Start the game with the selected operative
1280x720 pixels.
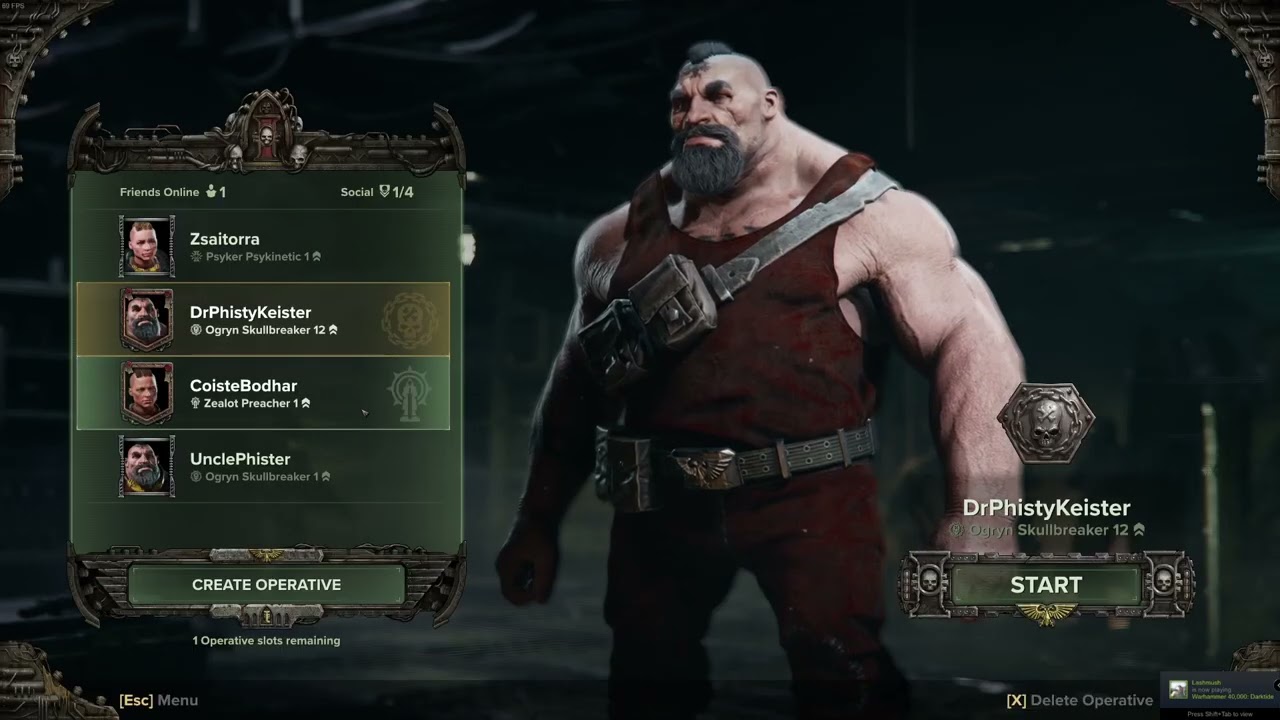click(x=1046, y=585)
